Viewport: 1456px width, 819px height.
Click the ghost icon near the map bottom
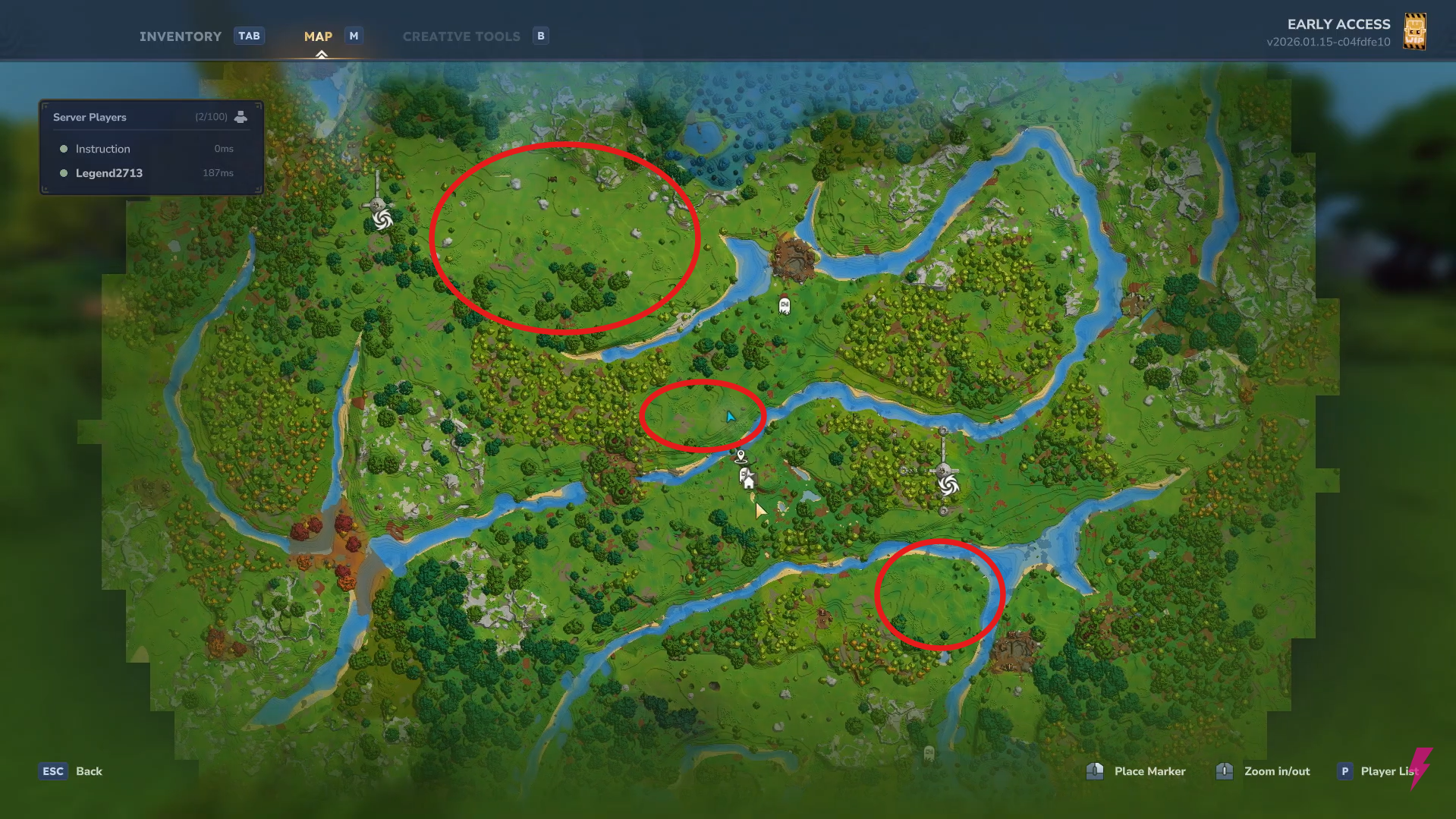click(x=927, y=754)
